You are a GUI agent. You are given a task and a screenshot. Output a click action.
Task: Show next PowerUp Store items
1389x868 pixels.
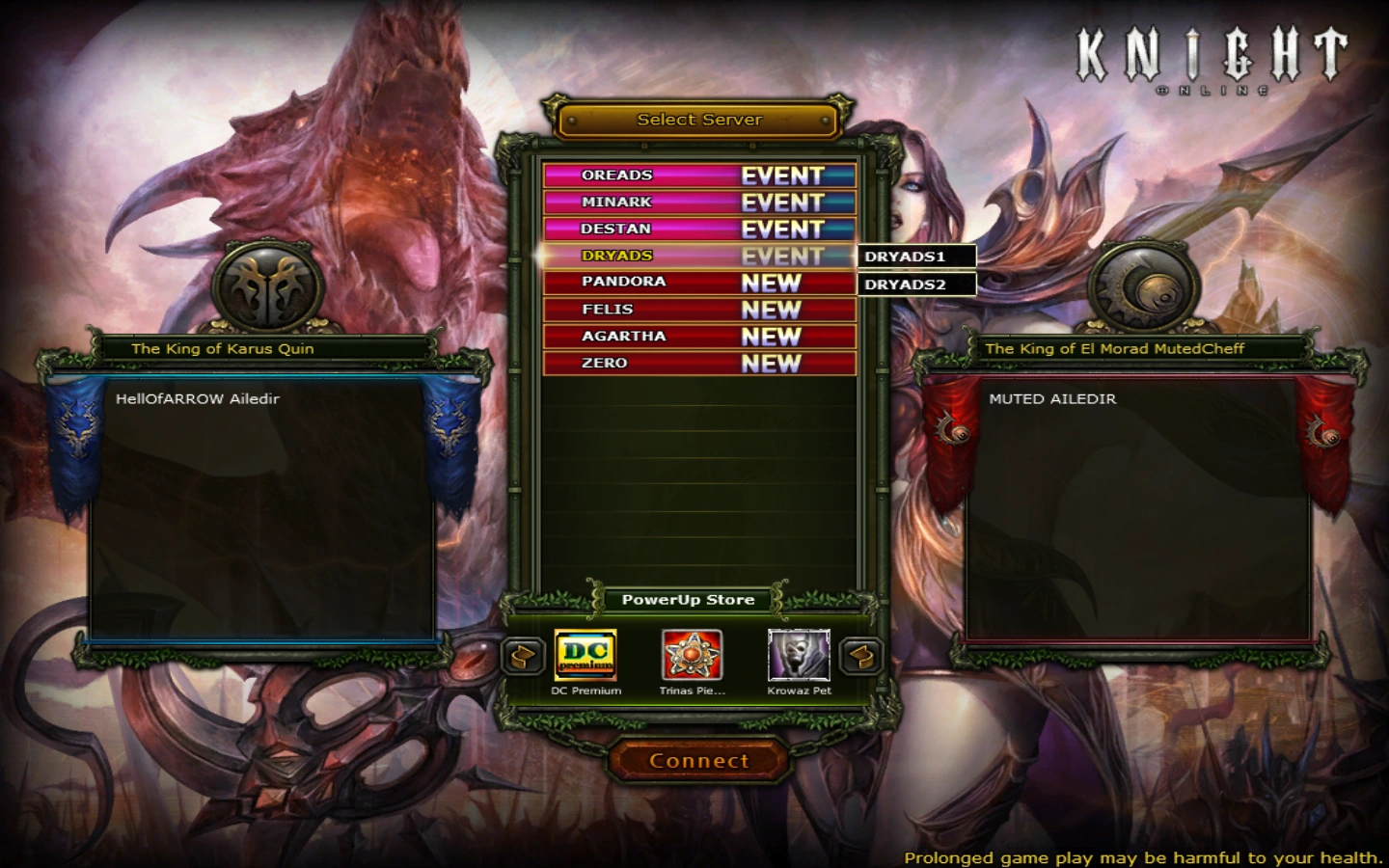click(861, 657)
